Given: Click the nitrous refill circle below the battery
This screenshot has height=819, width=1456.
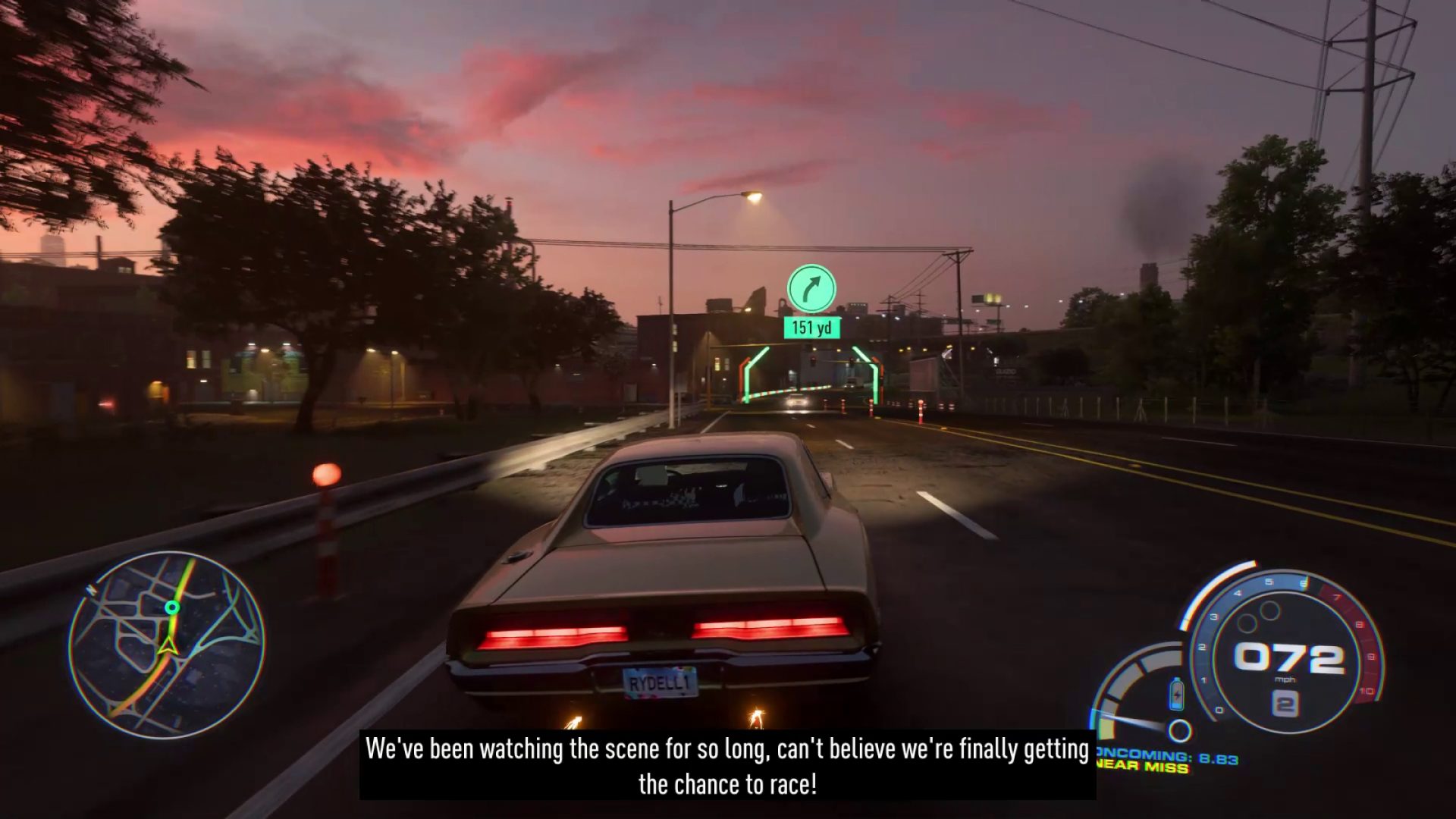Looking at the screenshot, I should pyautogui.click(x=1179, y=730).
